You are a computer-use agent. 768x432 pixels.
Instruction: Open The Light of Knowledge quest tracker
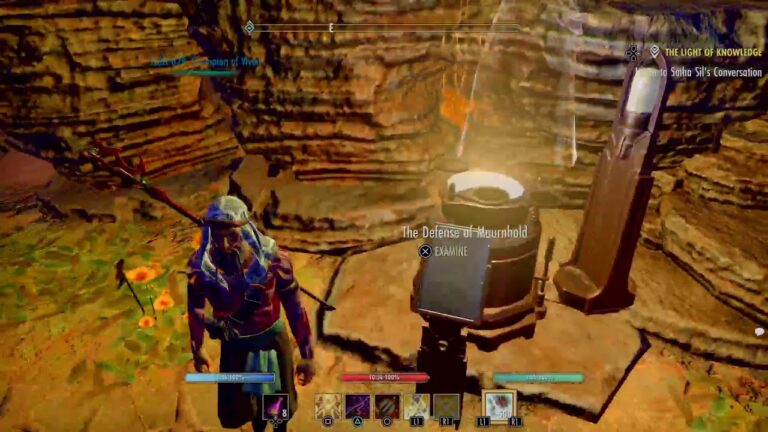(x=710, y=51)
